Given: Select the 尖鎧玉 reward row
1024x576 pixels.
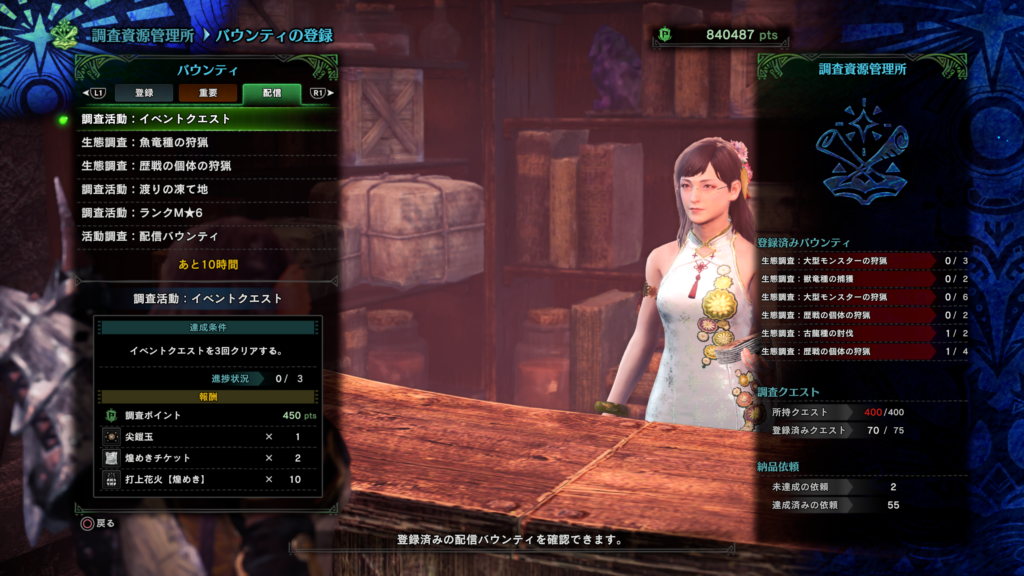Looking at the screenshot, I should point(208,437).
